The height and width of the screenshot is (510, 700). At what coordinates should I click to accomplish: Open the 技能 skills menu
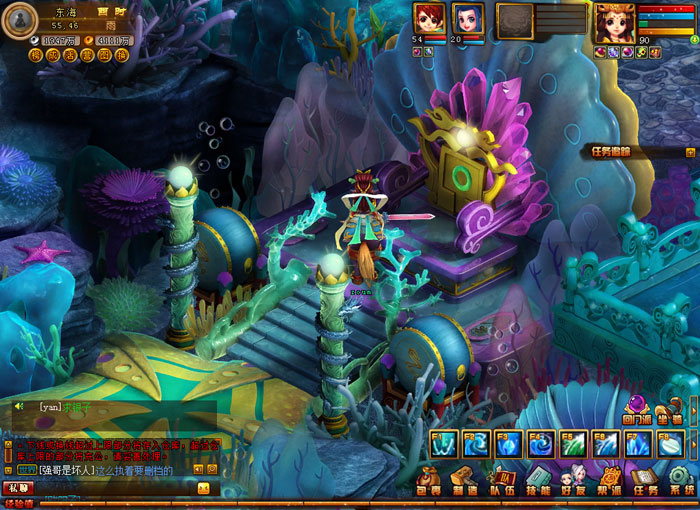point(538,480)
